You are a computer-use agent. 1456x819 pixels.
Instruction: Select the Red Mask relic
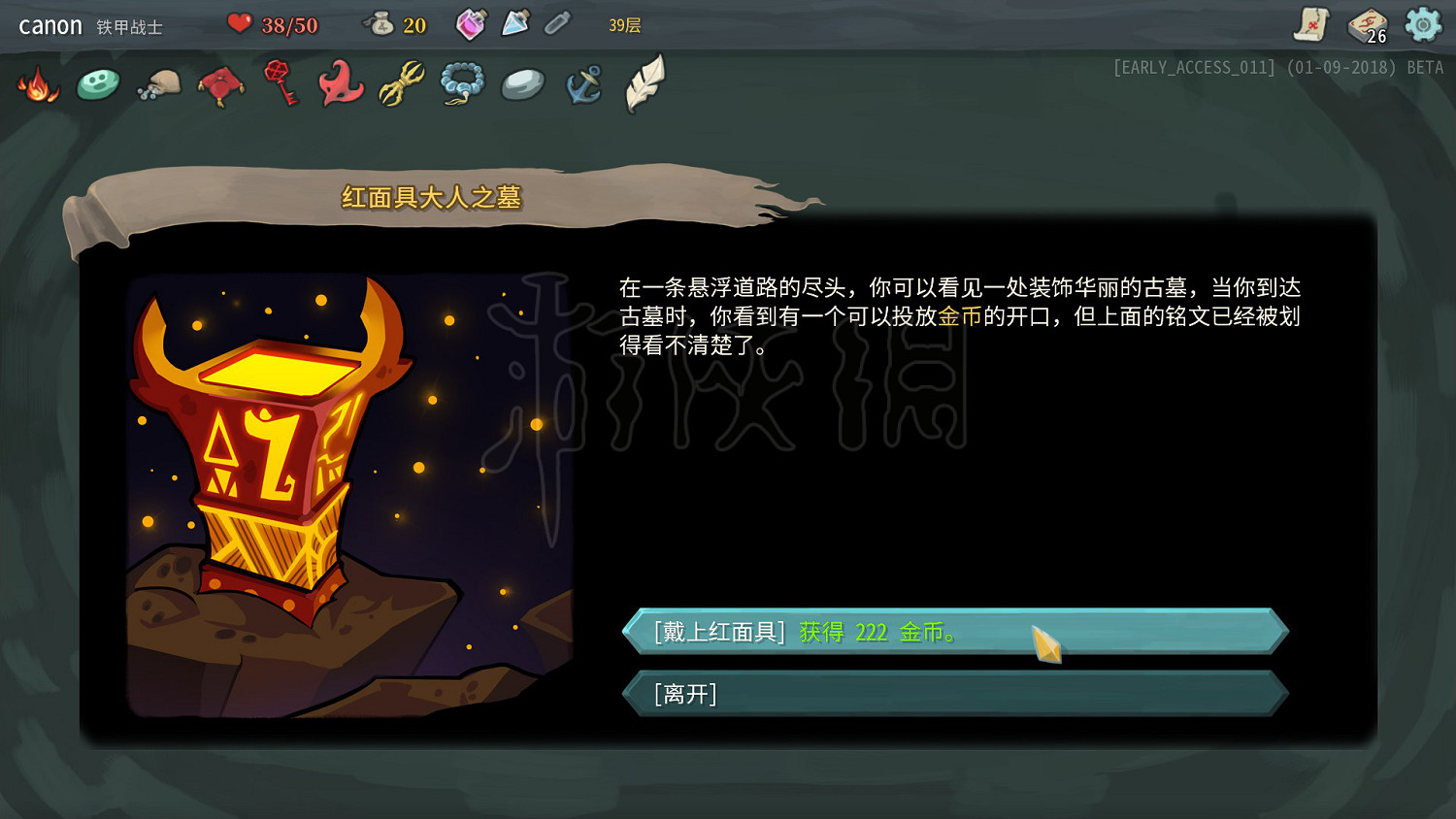tap(340, 84)
